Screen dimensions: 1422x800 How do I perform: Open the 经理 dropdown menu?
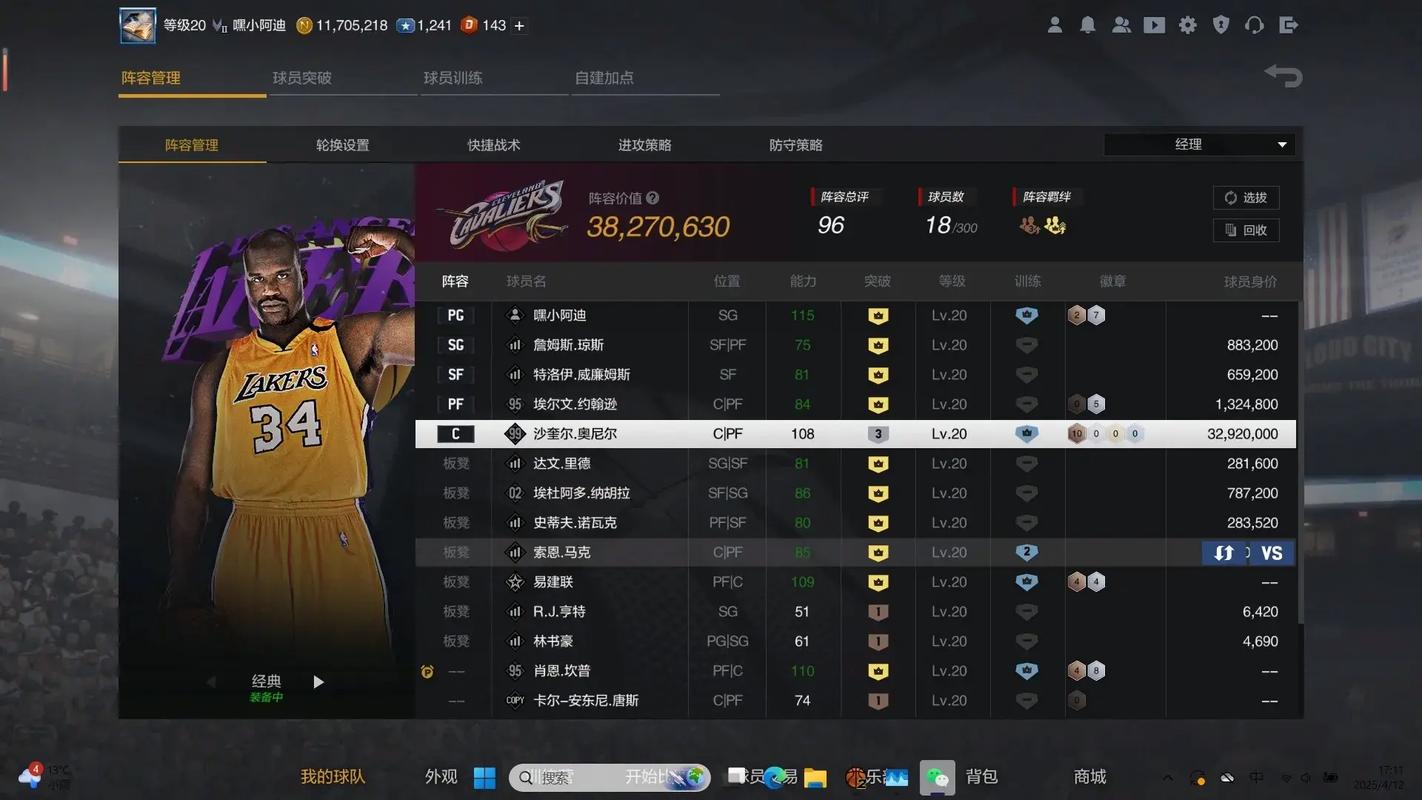pyautogui.click(x=1197, y=144)
